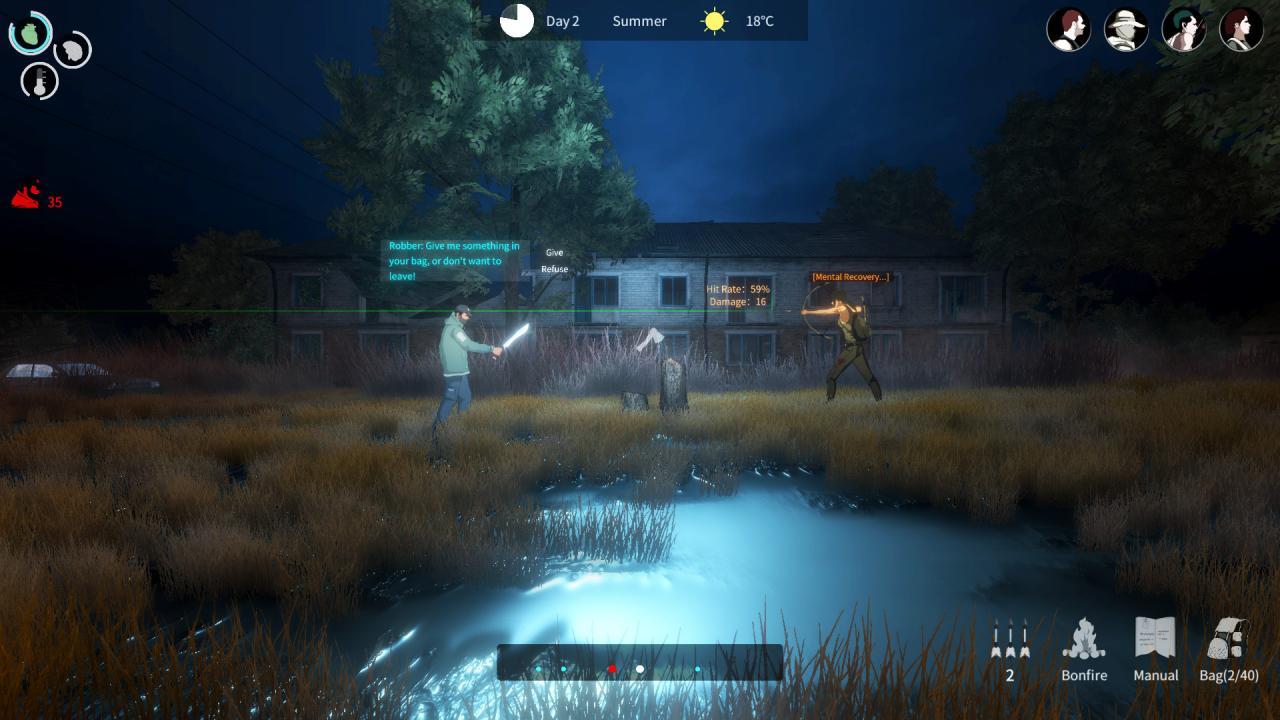Select the rightmost character portrait
Image resolution: width=1280 pixels, height=720 pixels.
[x=1240, y=29]
